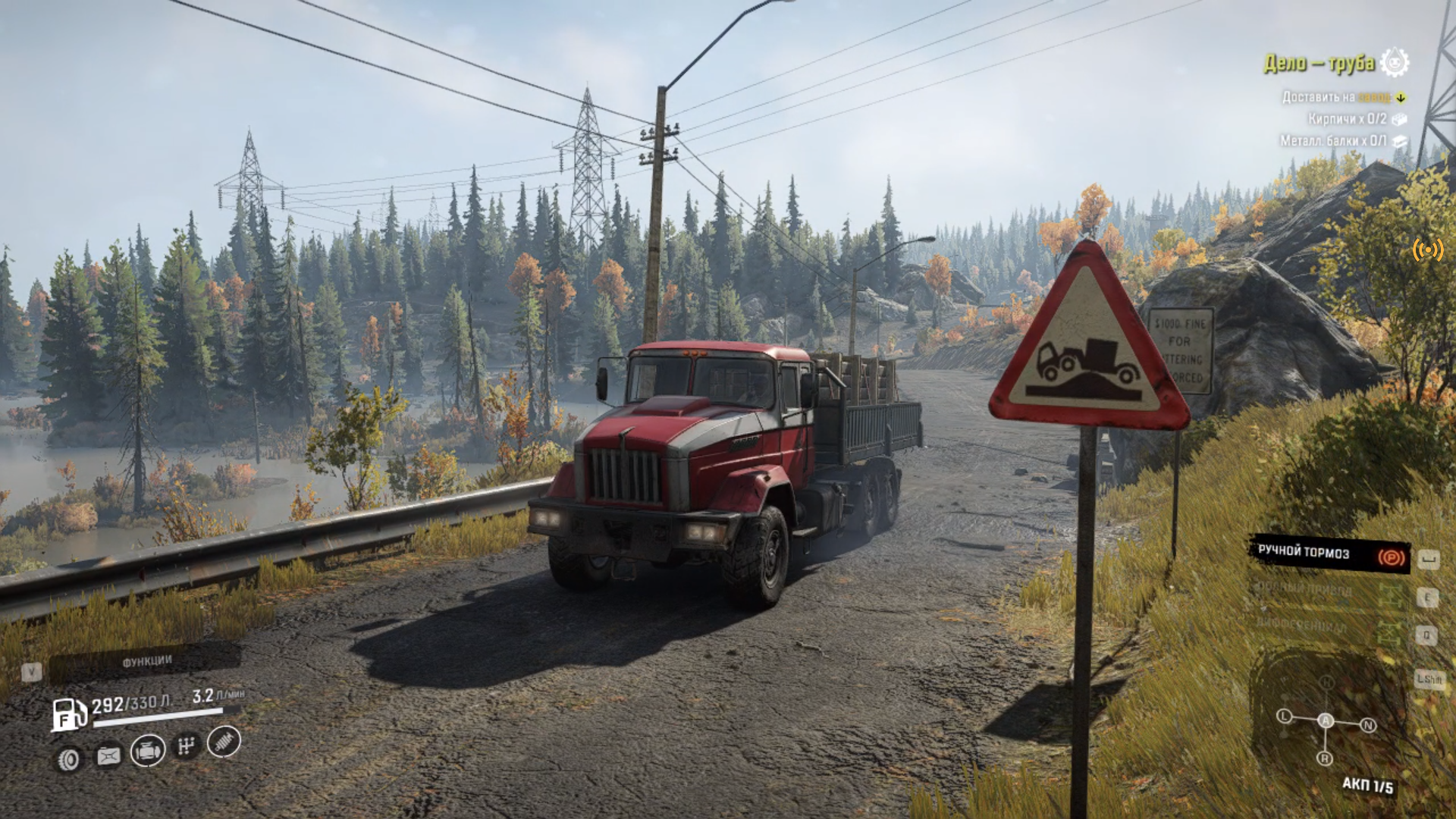
Task: Select the R reverse gear node
Action: tap(1325, 758)
